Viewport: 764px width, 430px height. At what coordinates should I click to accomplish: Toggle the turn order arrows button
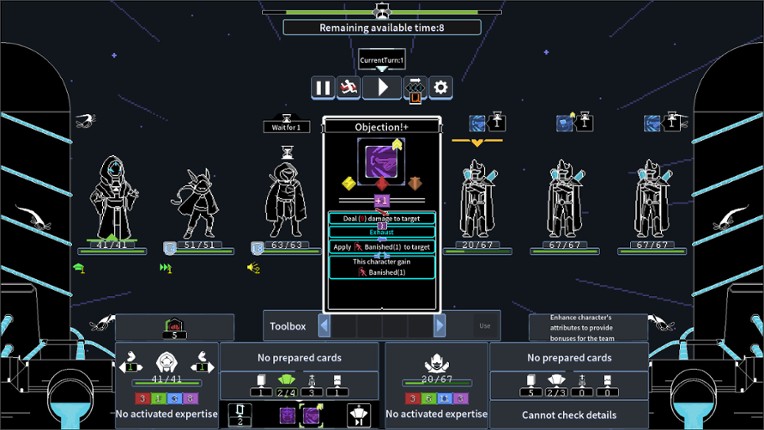click(414, 89)
